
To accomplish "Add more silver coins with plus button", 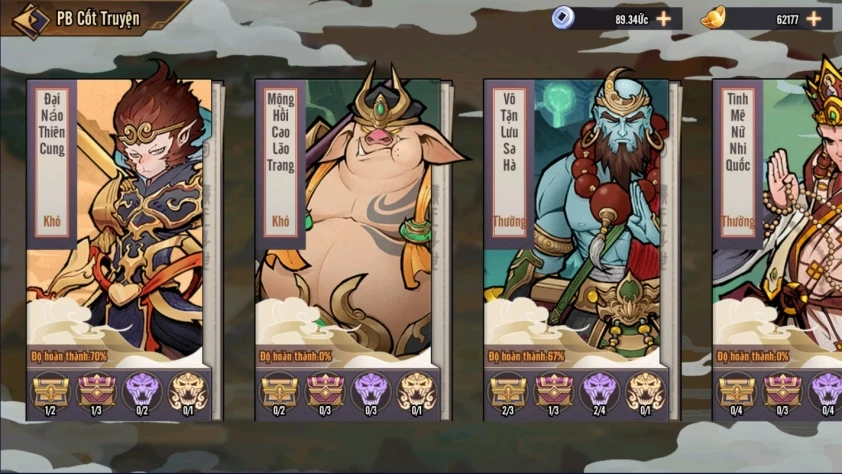I will (x=664, y=18).
